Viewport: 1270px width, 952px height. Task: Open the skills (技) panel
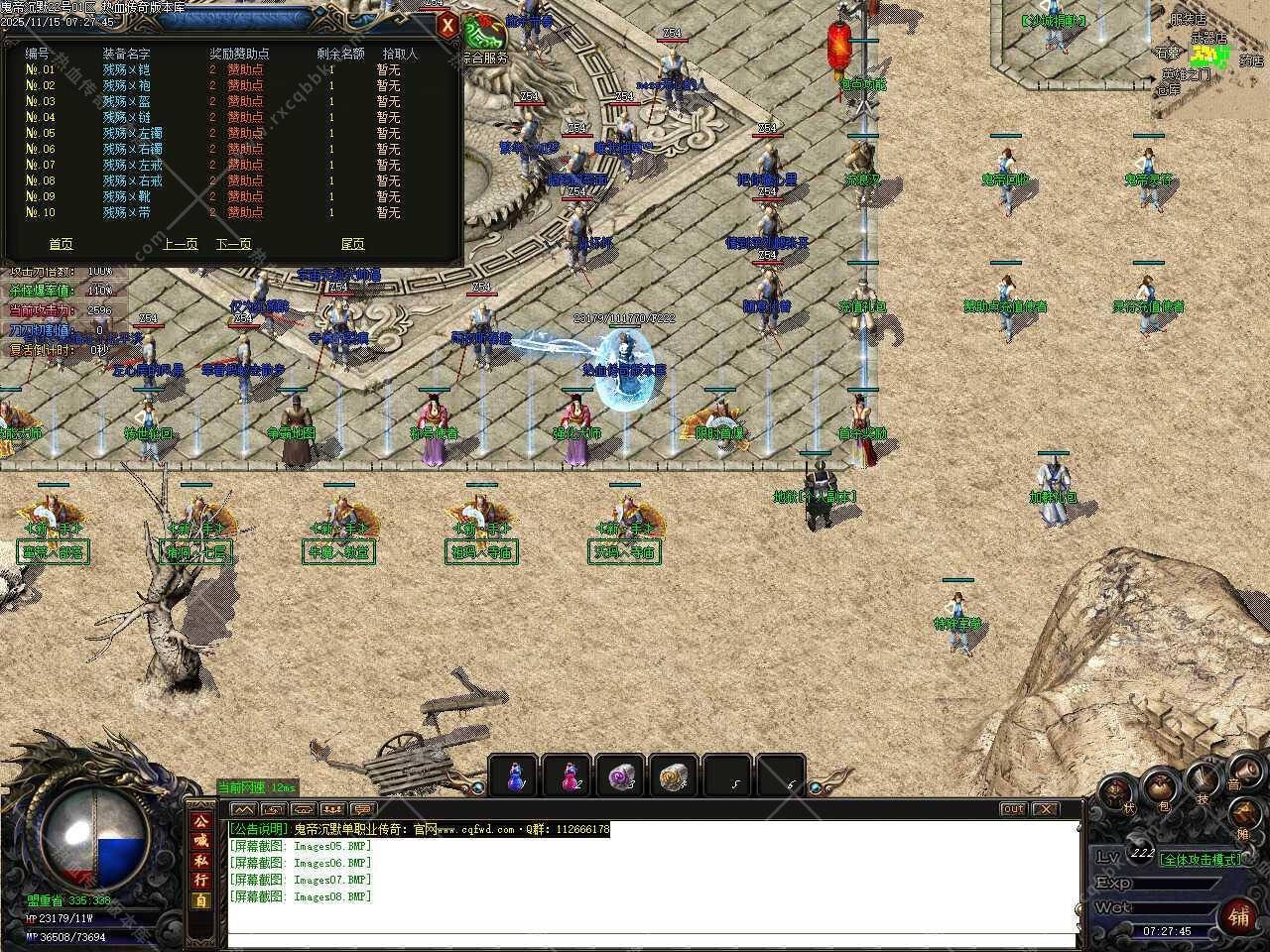pyautogui.click(x=1205, y=781)
